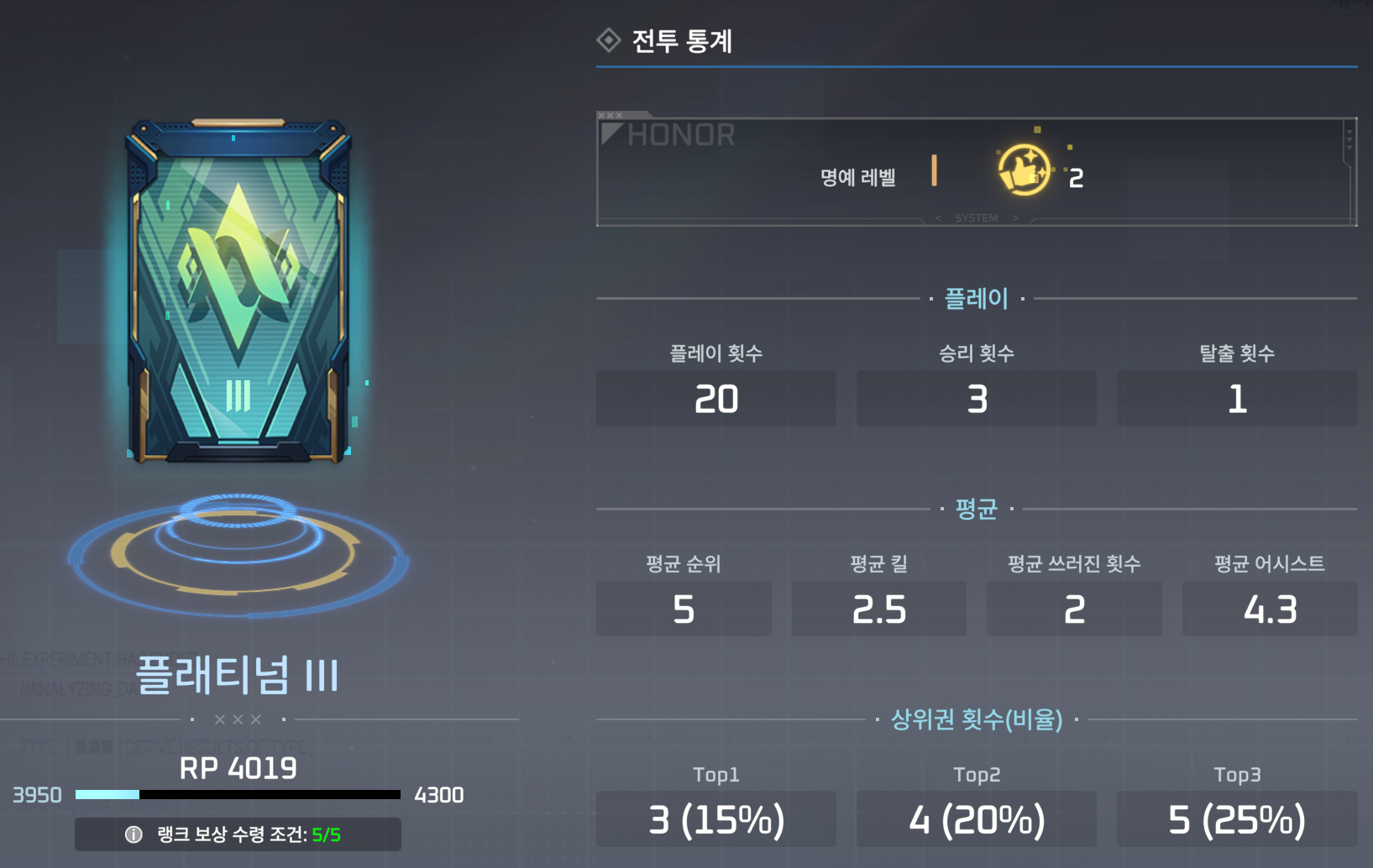
Task: Open the SYSTEM right arrow
Action: [1015, 217]
